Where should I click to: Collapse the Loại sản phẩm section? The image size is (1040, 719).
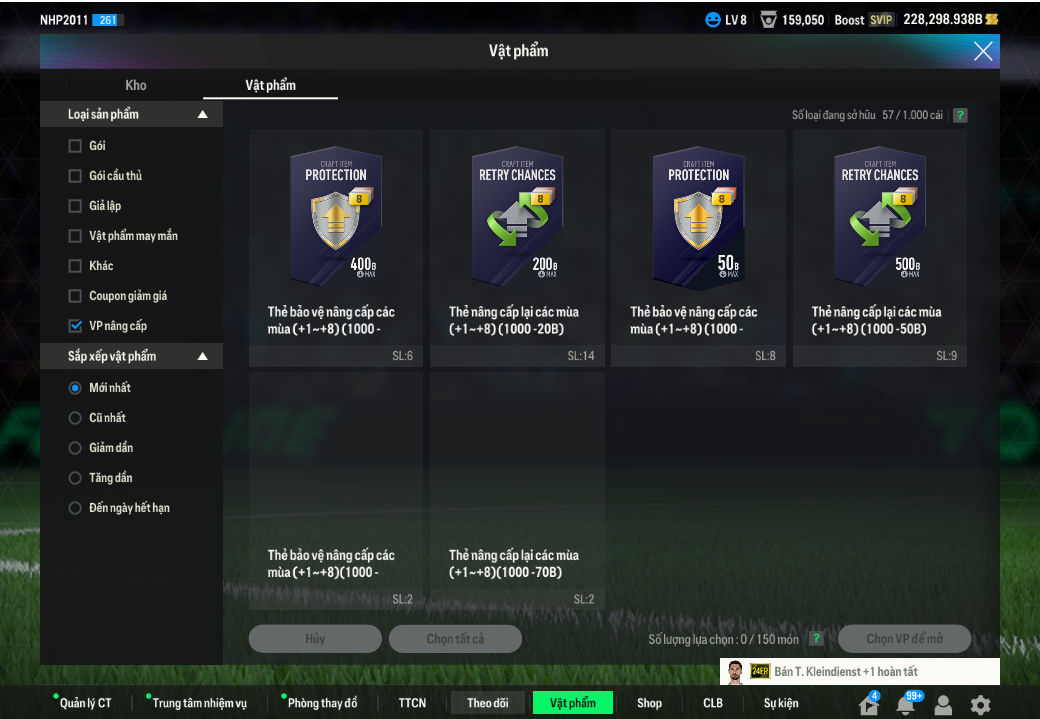click(203, 115)
